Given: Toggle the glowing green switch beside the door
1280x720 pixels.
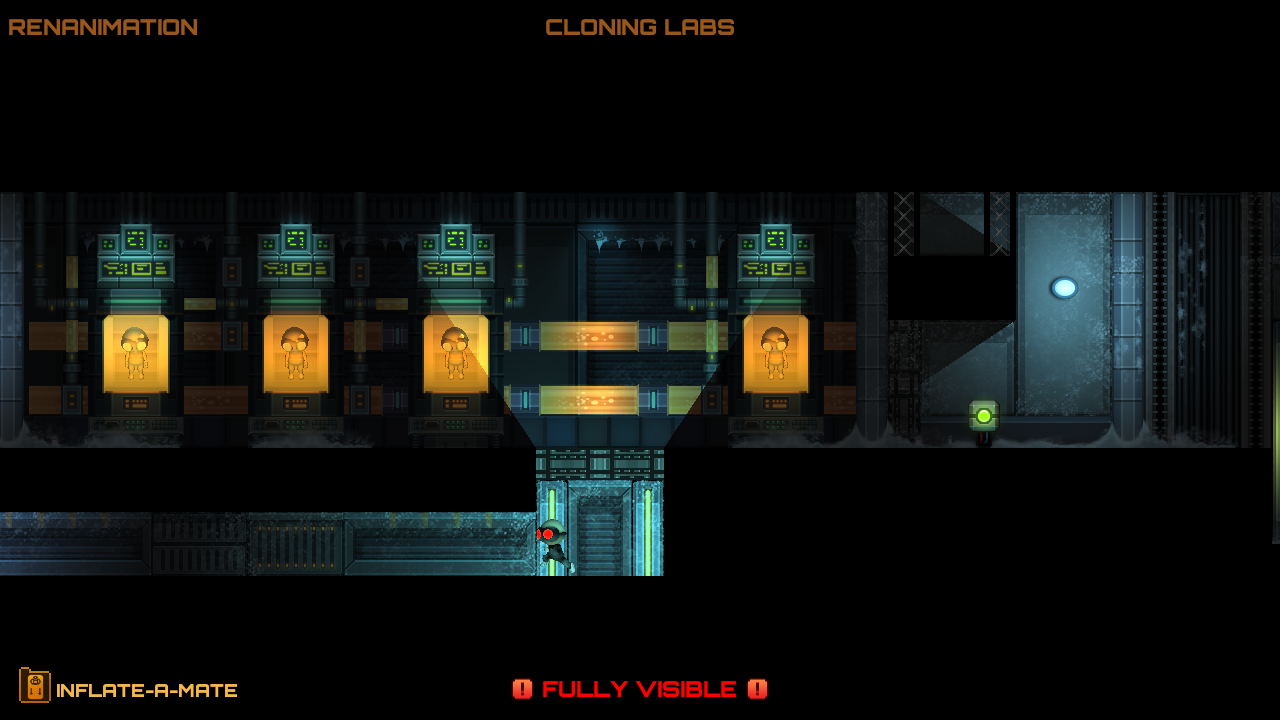Looking at the screenshot, I should pos(982,412).
